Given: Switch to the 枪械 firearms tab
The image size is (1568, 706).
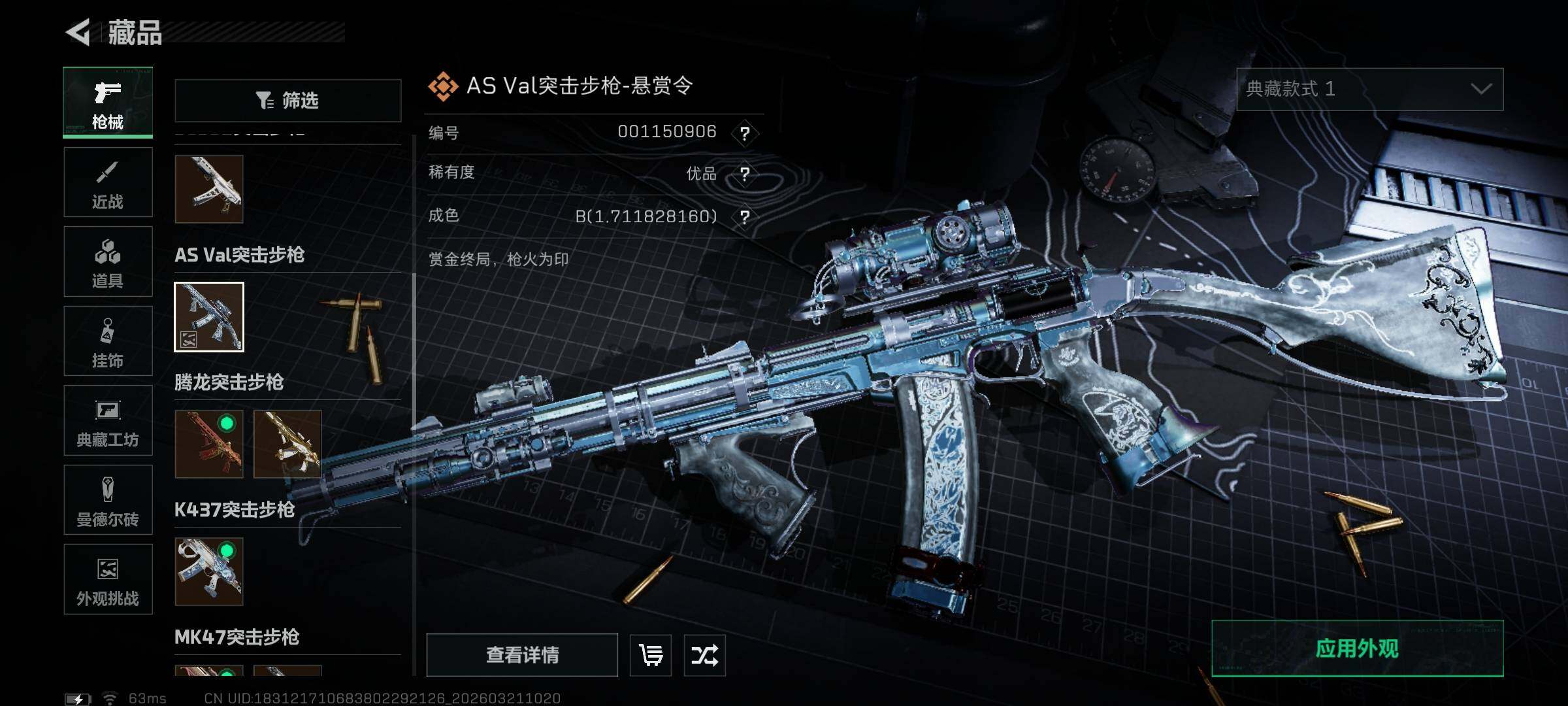Looking at the screenshot, I should click(x=108, y=103).
